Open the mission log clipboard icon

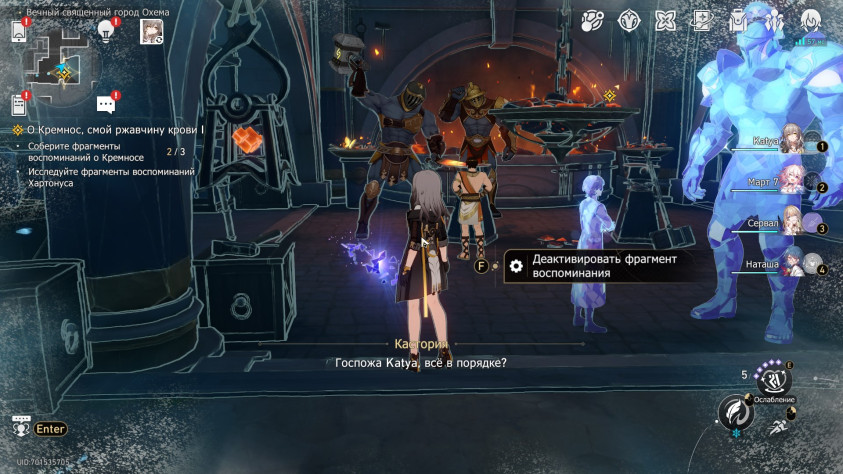click(x=19, y=104)
